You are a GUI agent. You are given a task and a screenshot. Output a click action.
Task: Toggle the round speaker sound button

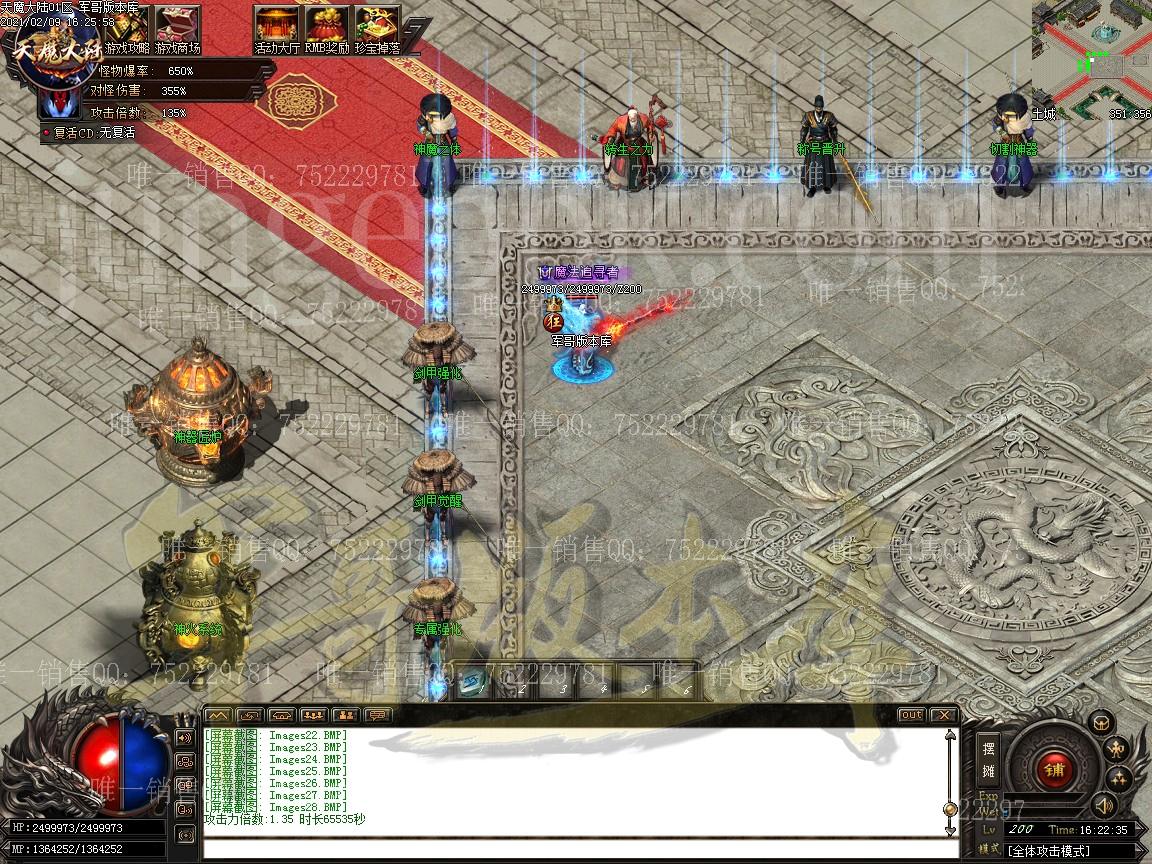[1103, 804]
